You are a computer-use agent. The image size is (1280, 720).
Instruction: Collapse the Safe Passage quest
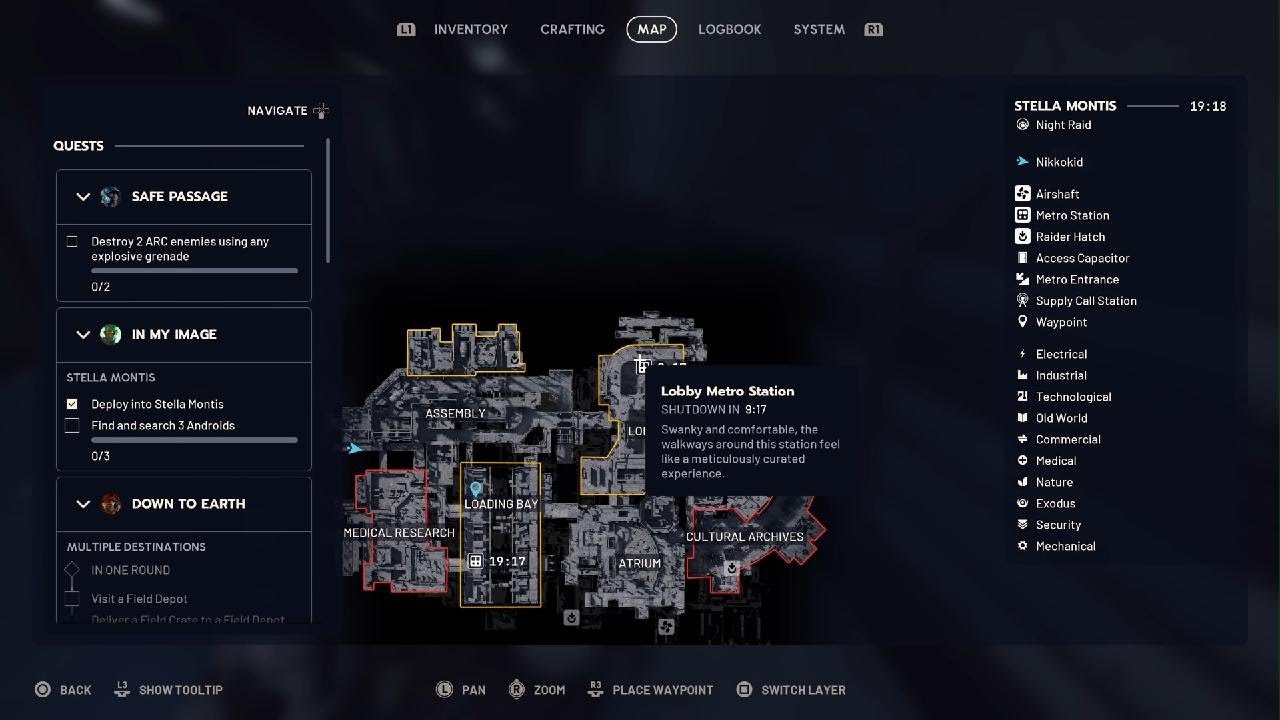pyautogui.click(x=83, y=197)
